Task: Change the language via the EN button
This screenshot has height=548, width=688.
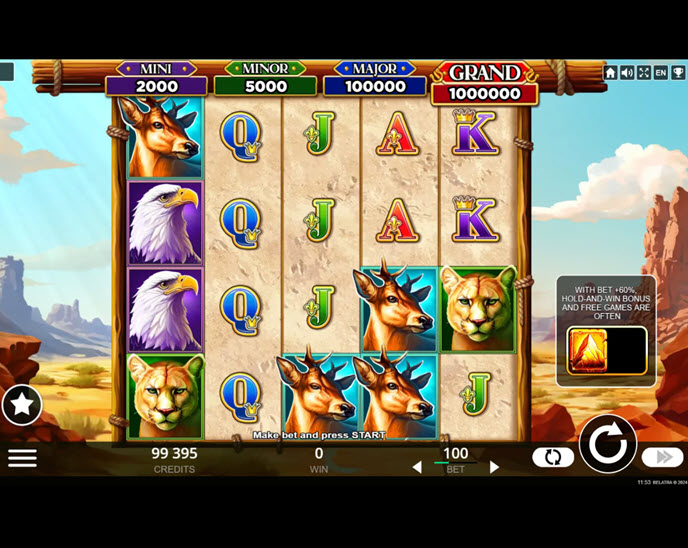Action: pyautogui.click(x=661, y=73)
